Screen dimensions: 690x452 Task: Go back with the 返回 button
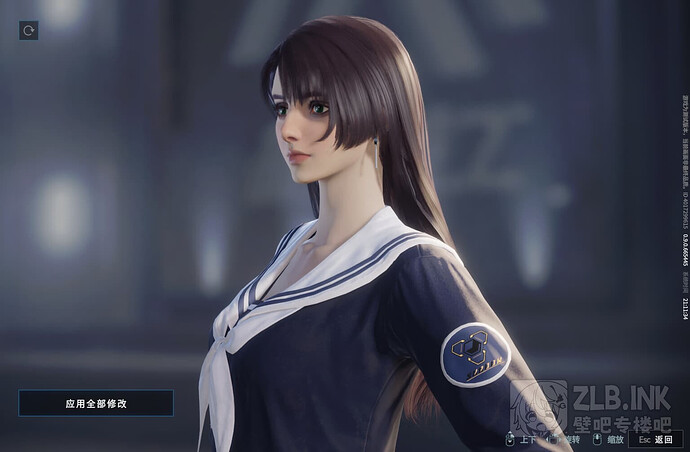[x=655, y=439]
